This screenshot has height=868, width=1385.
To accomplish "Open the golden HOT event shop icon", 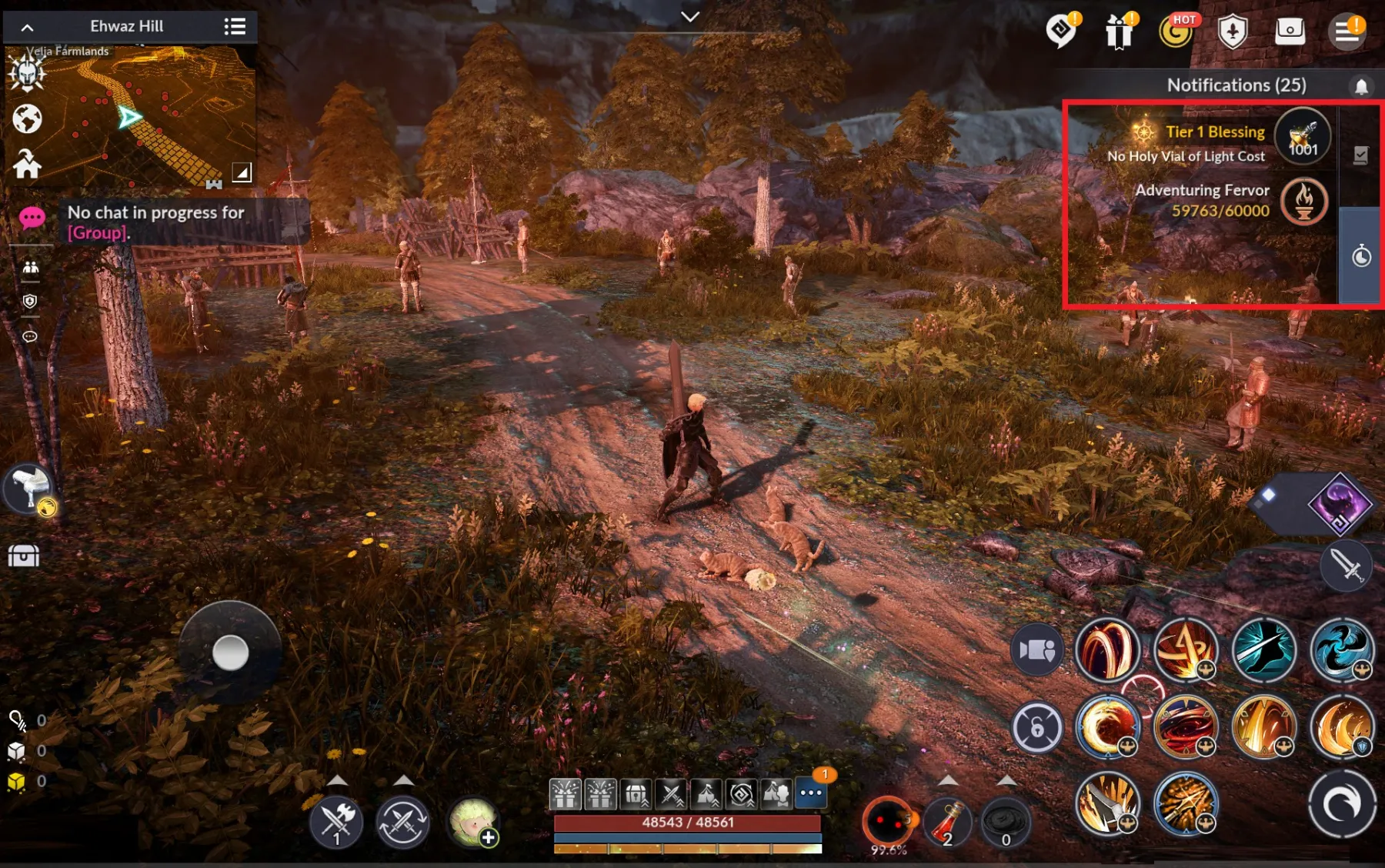I will click(x=1175, y=32).
